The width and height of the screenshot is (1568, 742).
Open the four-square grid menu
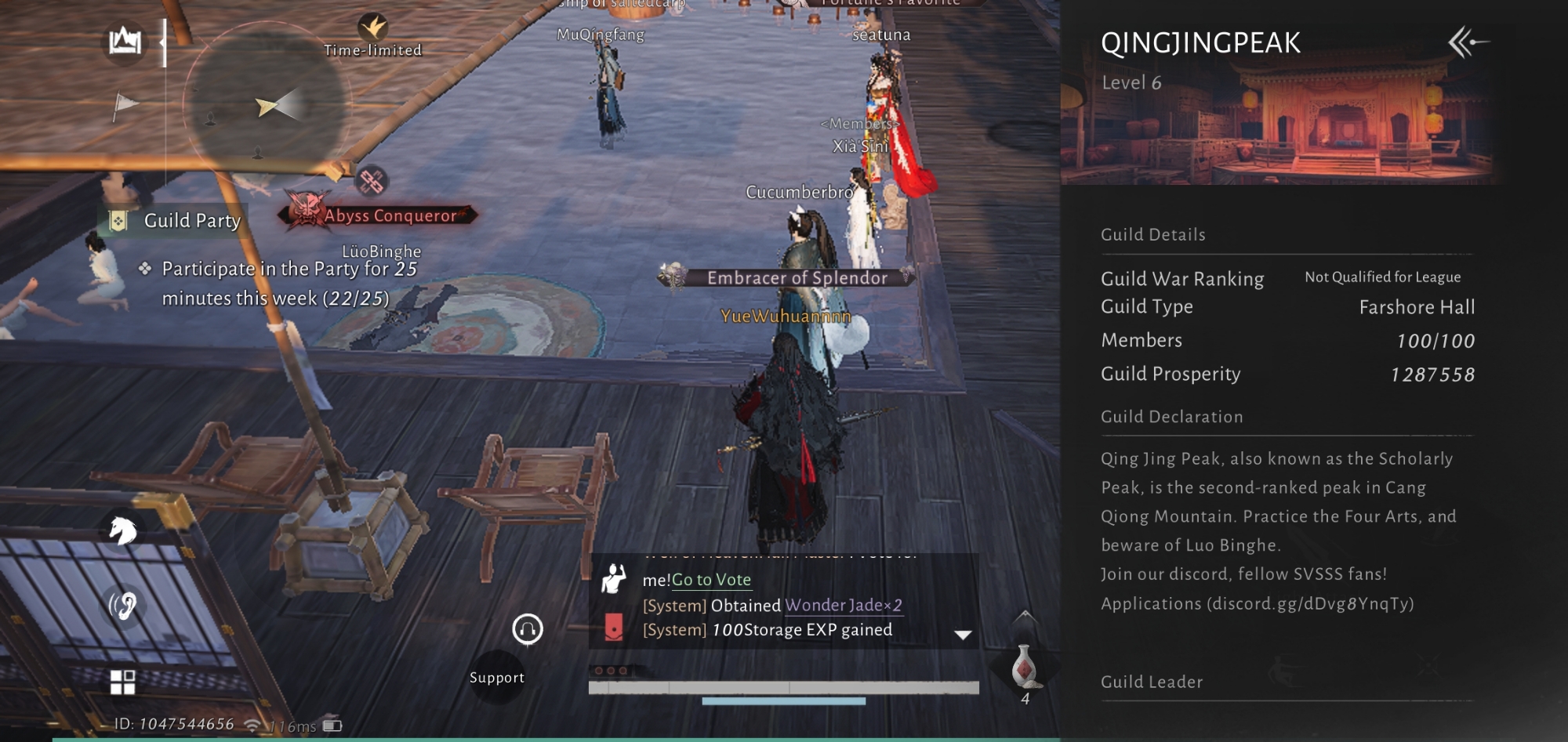(x=122, y=682)
